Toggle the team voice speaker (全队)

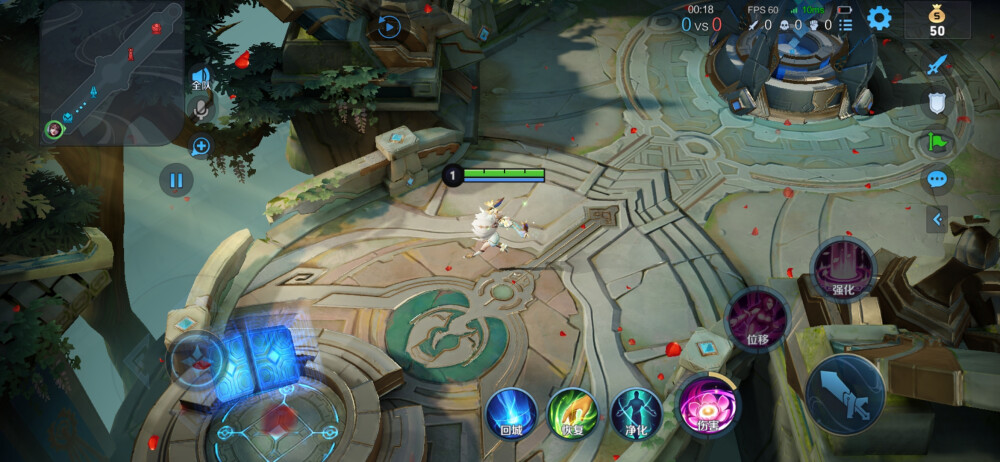pyautogui.click(x=201, y=78)
